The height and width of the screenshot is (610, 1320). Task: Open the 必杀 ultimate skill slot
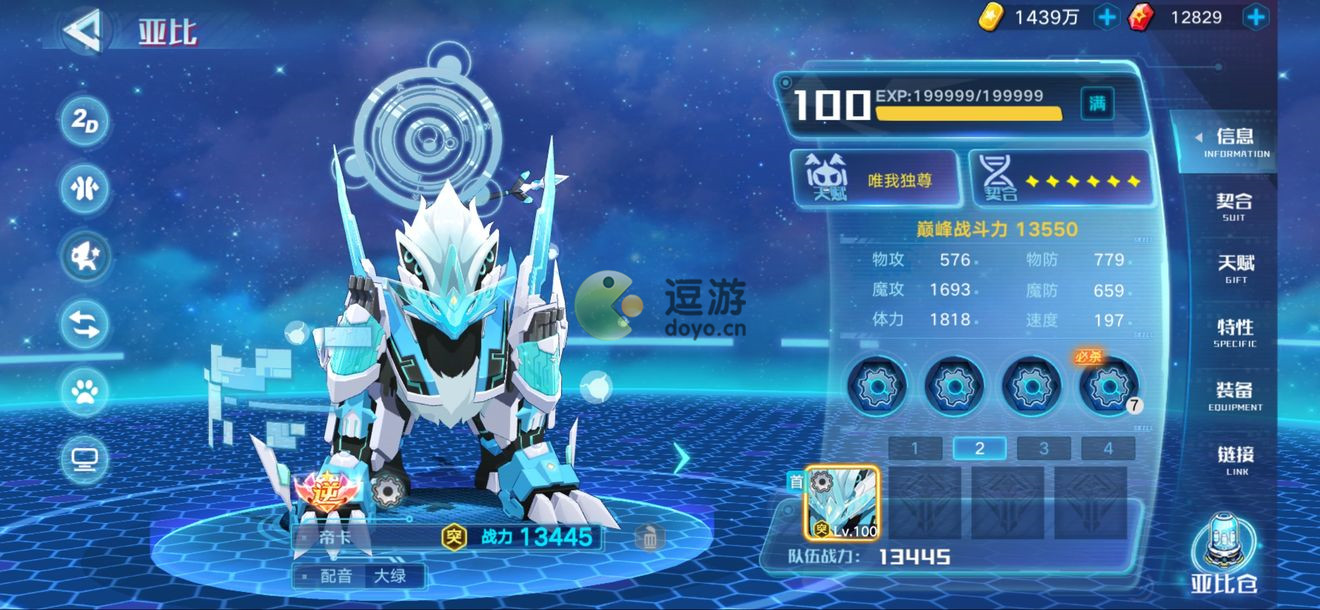click(1108, 384)
